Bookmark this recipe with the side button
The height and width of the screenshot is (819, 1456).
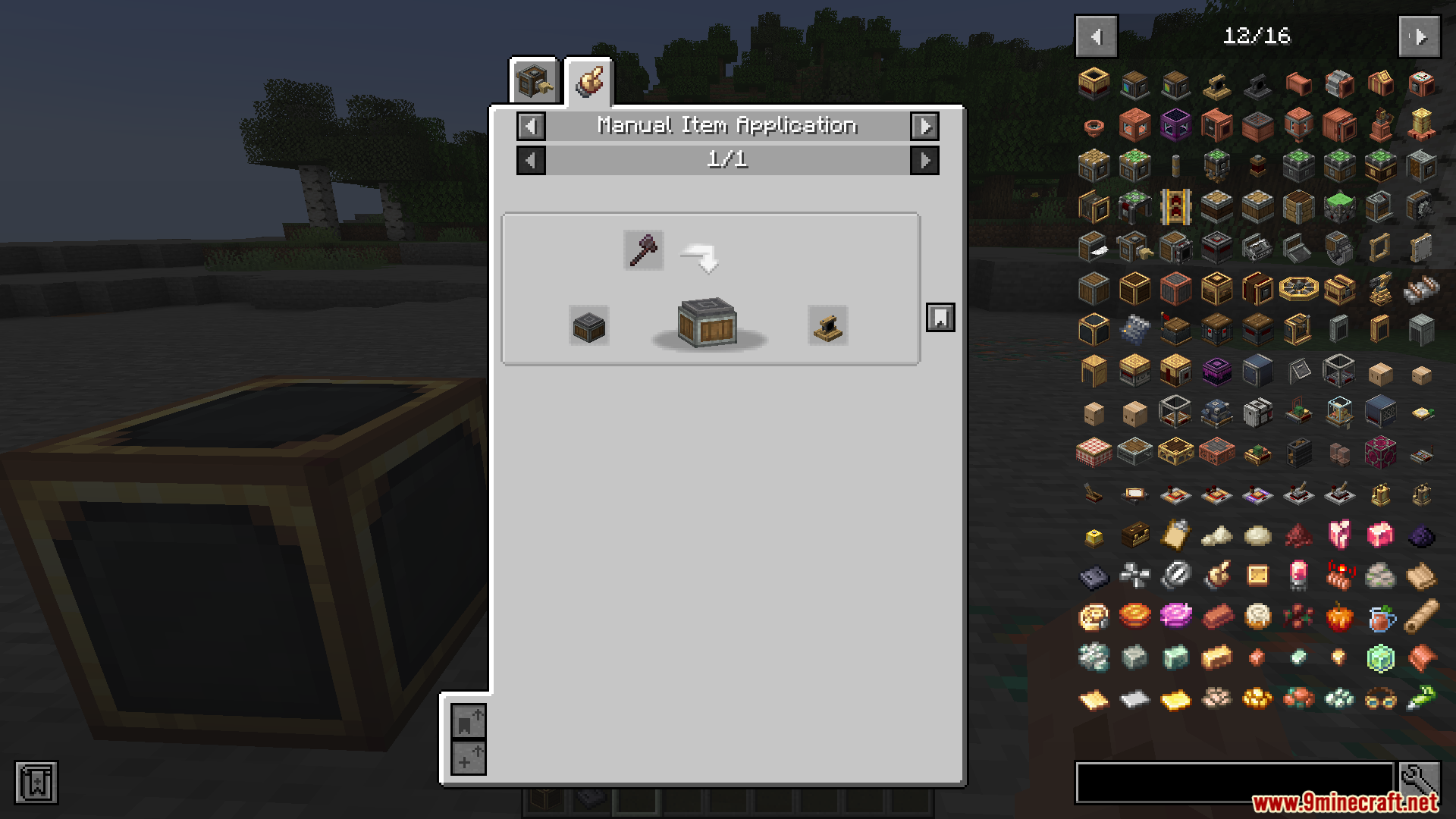click(940, 318)
